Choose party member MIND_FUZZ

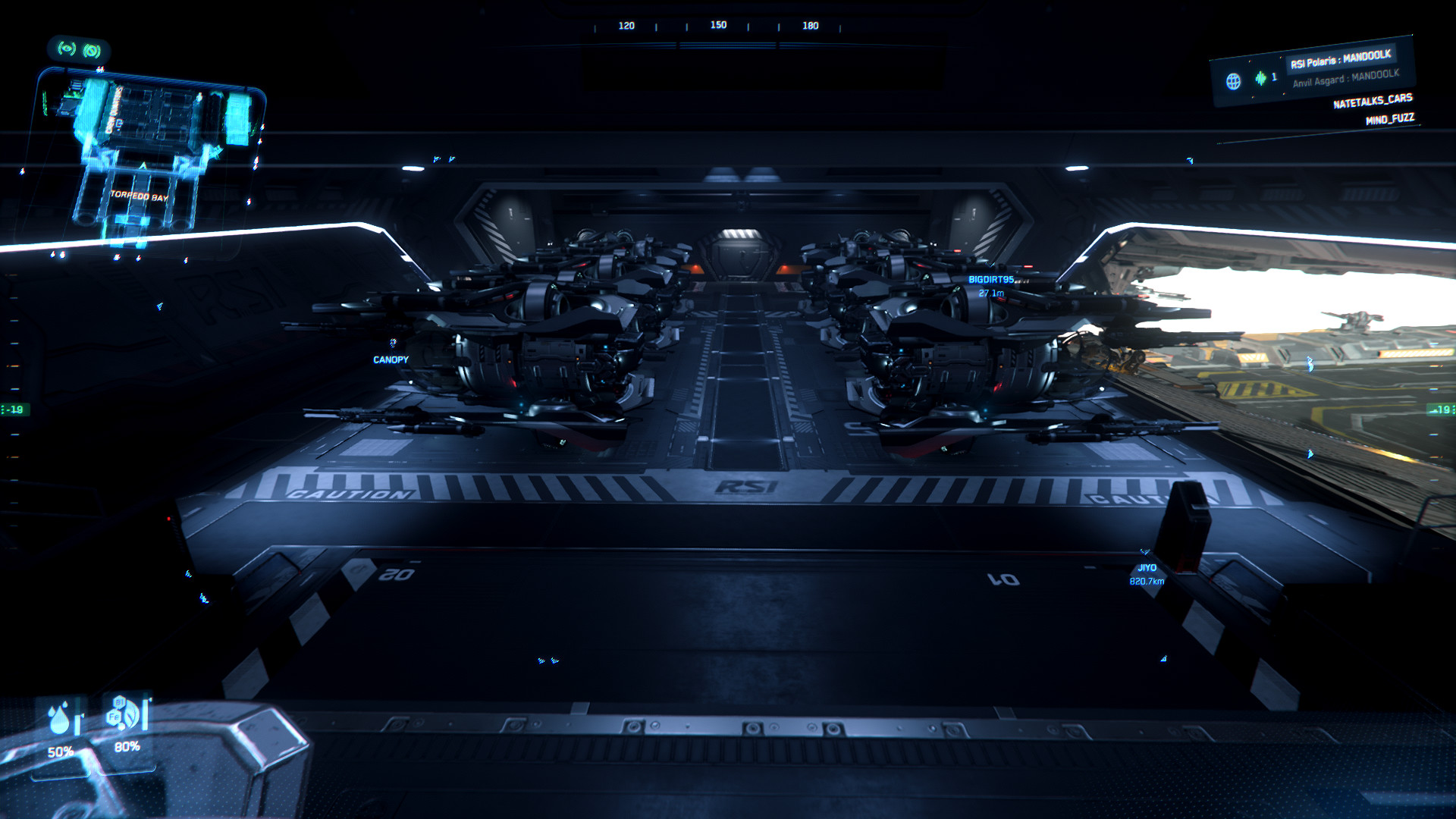[1389, 119]
